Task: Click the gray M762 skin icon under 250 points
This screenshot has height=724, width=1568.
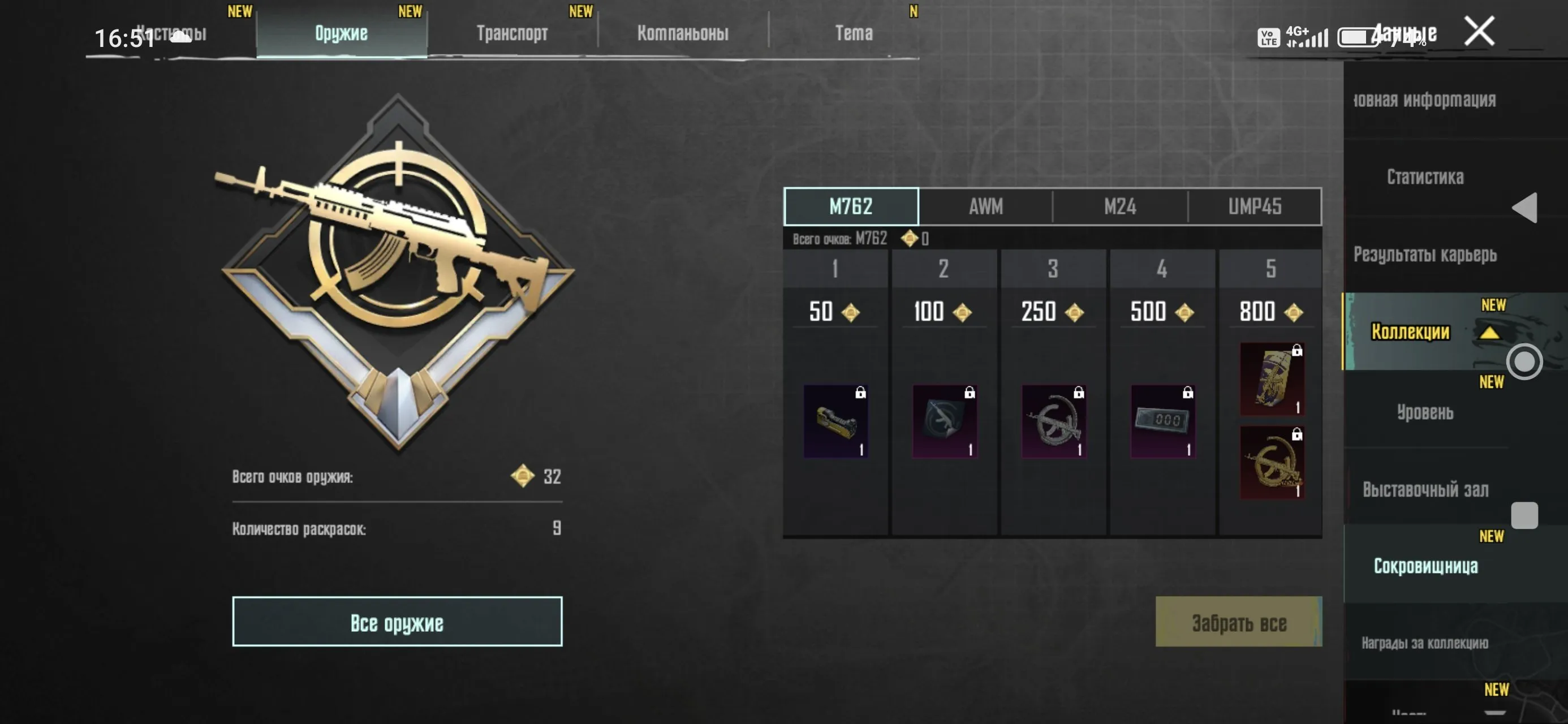Action: tap(1054, 420)
